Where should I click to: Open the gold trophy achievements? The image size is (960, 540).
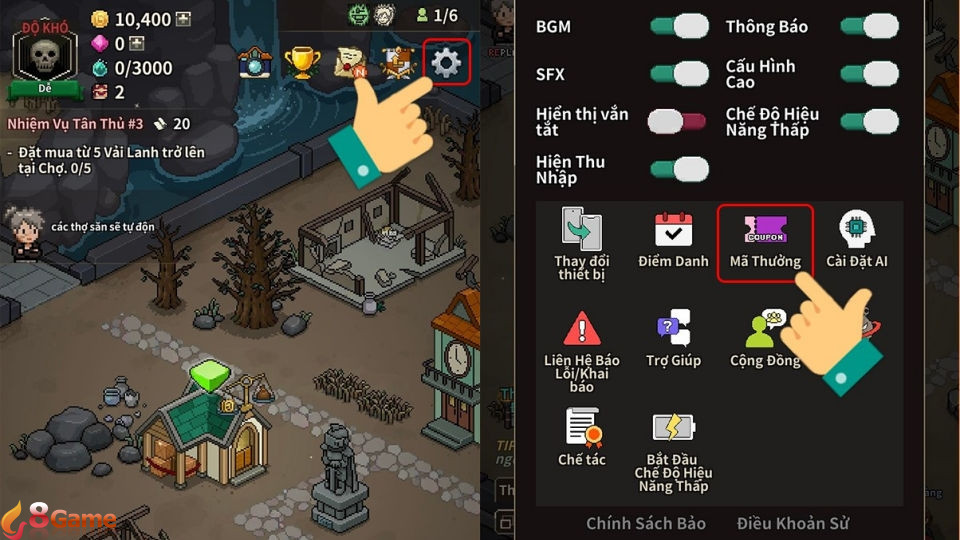point(302,63)
